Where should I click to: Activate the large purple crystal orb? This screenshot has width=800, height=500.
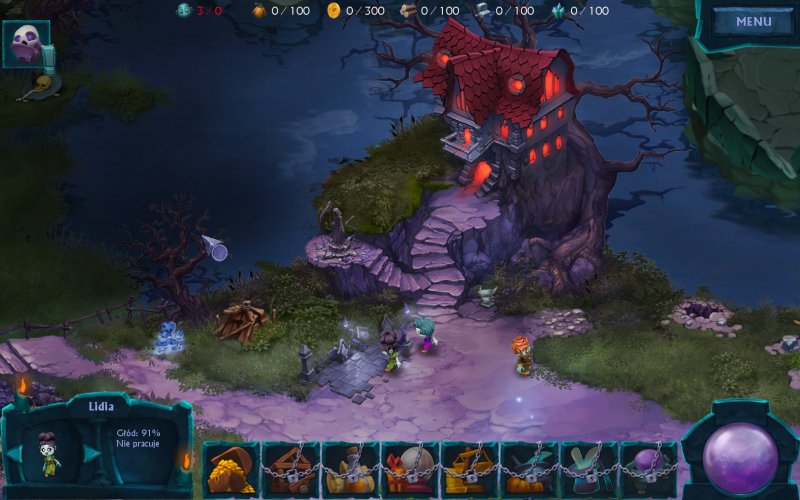[x=740, y=457]
